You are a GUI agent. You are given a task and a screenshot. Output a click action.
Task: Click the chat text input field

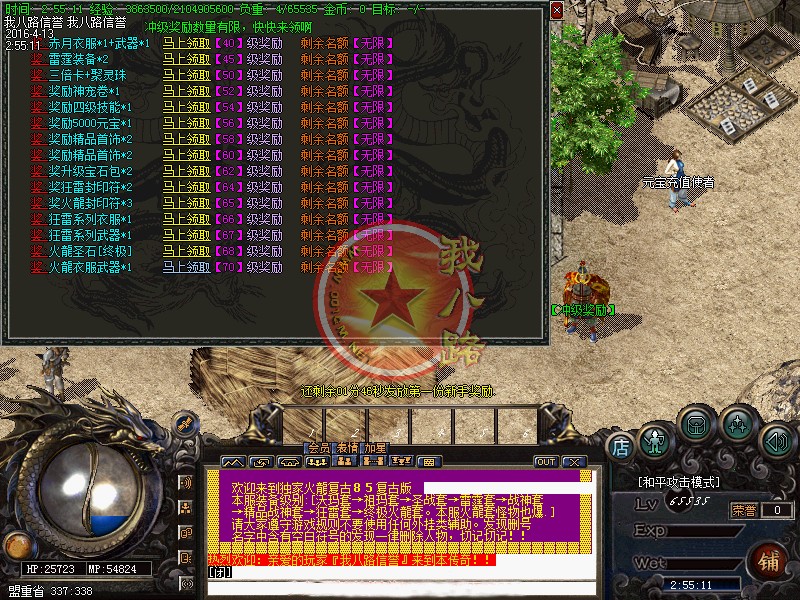click(400, 586)
